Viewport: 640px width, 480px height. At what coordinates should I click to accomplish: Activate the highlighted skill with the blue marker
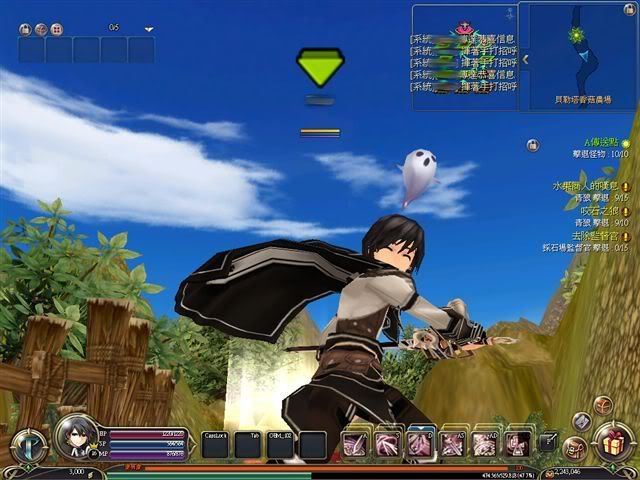[420, 443]
